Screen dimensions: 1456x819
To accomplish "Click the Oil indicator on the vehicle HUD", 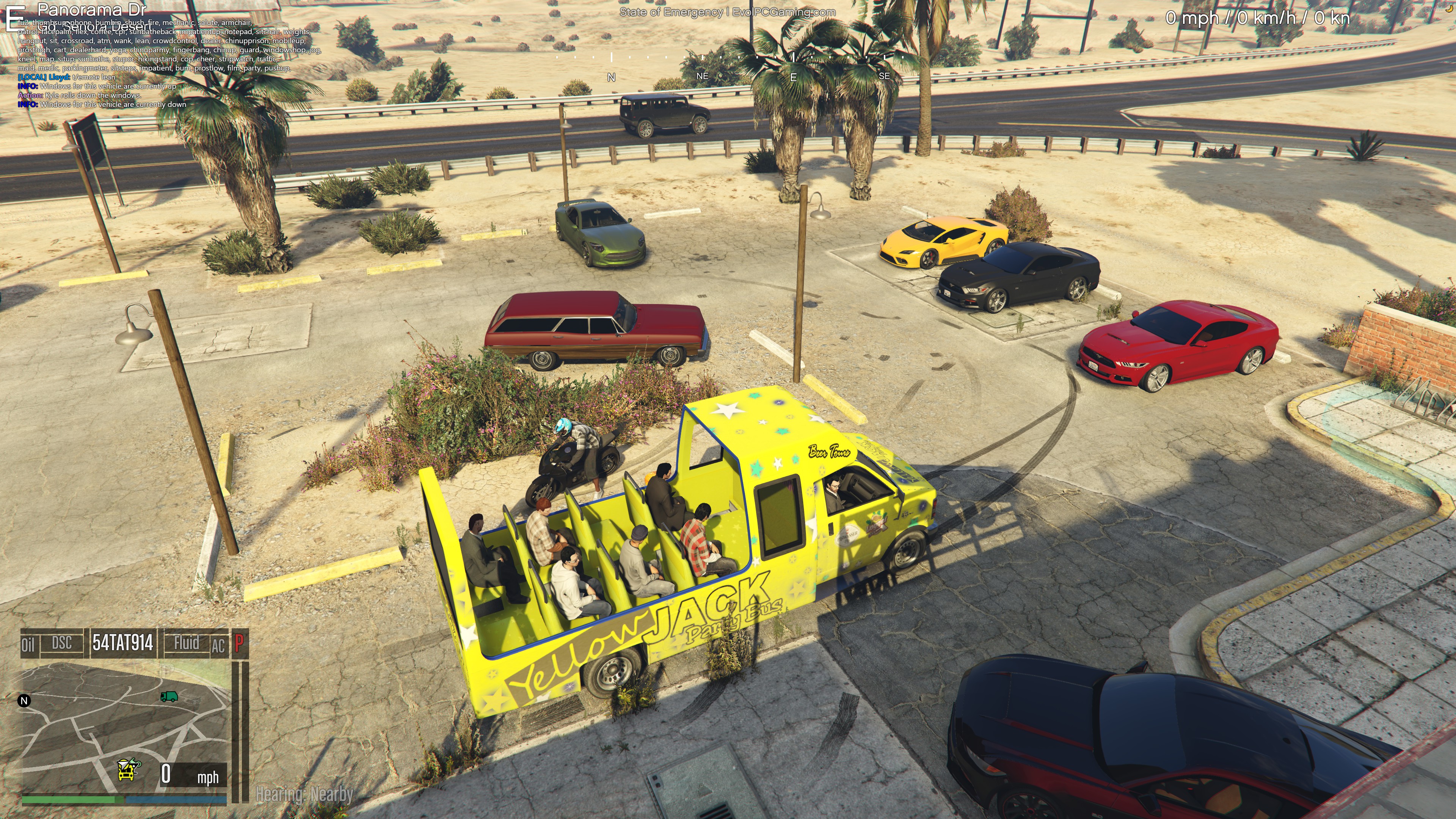I will pyautogui.click(x=28, y=644).
